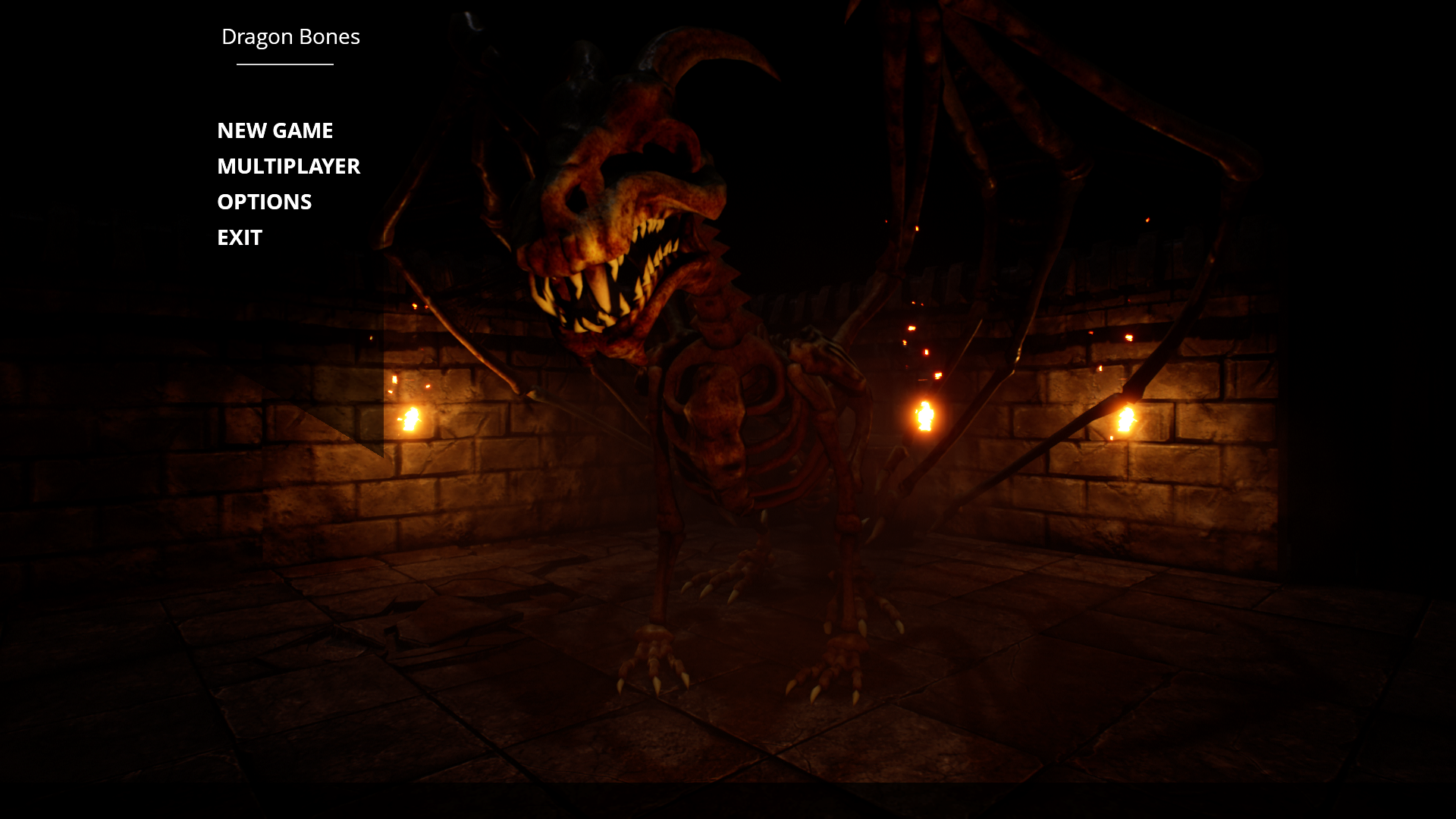Click EXIT at the bottom of menu
The height and width of the screenshot is (819, 1456).
point(239,237)
